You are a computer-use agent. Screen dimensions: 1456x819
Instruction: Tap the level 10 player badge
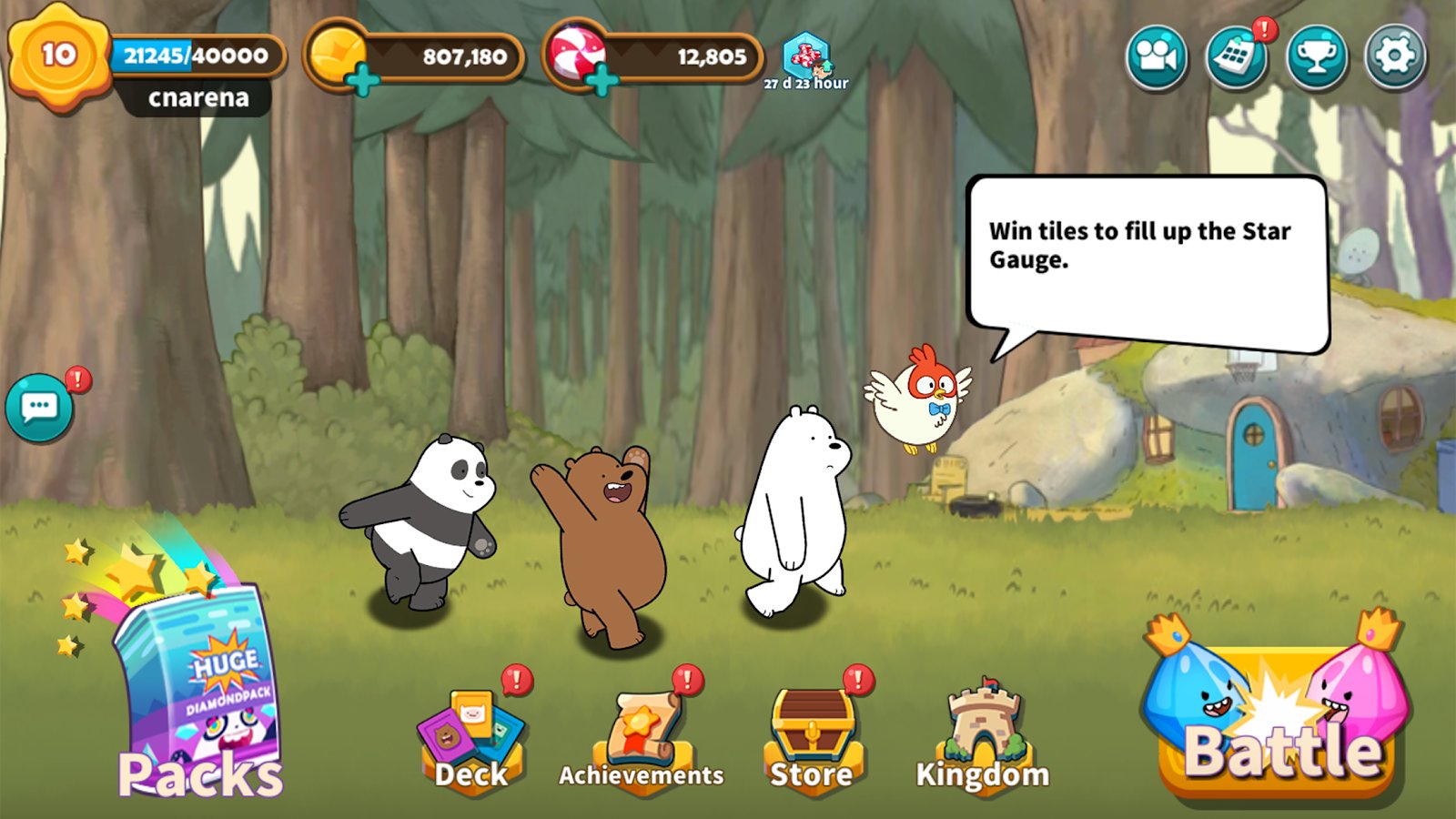tap(58, 56)
